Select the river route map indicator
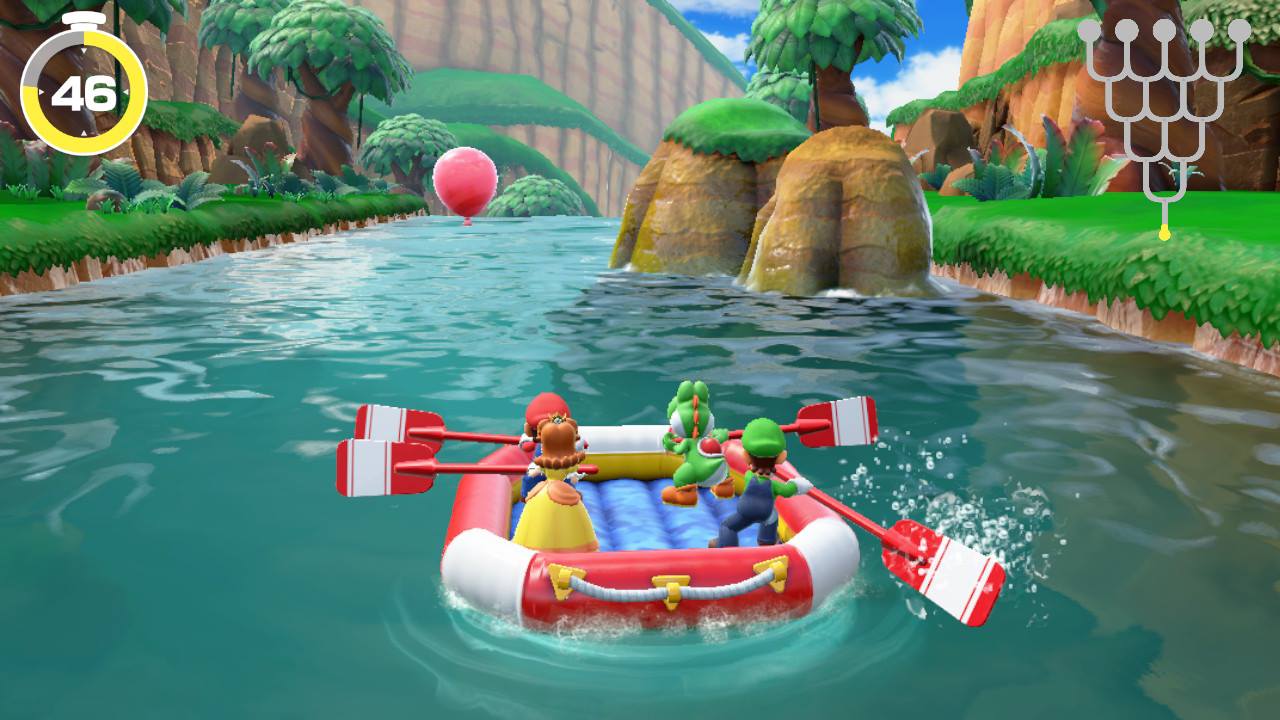1280x720 pixels. point(1163,120)
